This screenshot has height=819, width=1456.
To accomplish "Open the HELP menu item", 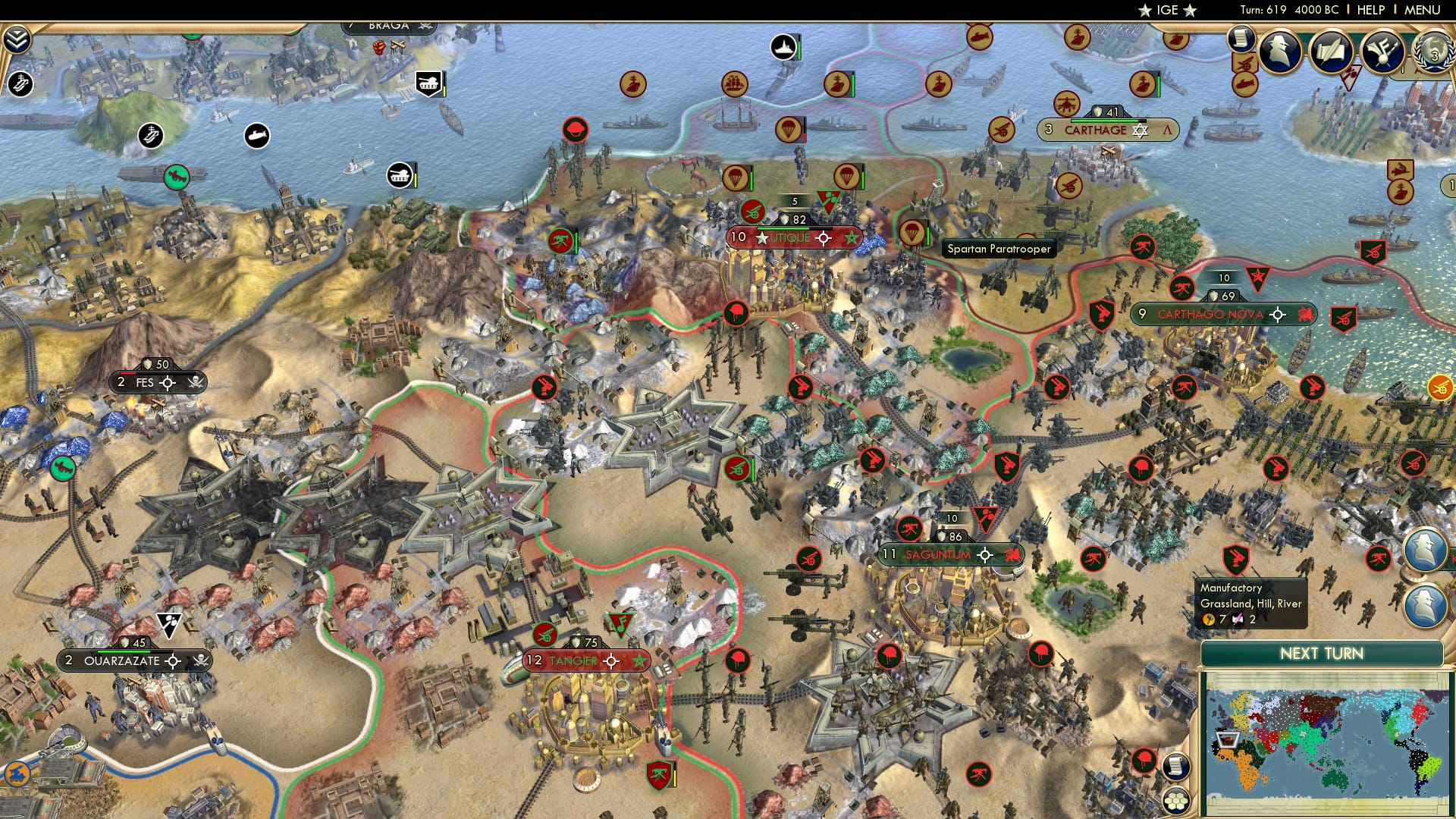I will coord(1370,10).
